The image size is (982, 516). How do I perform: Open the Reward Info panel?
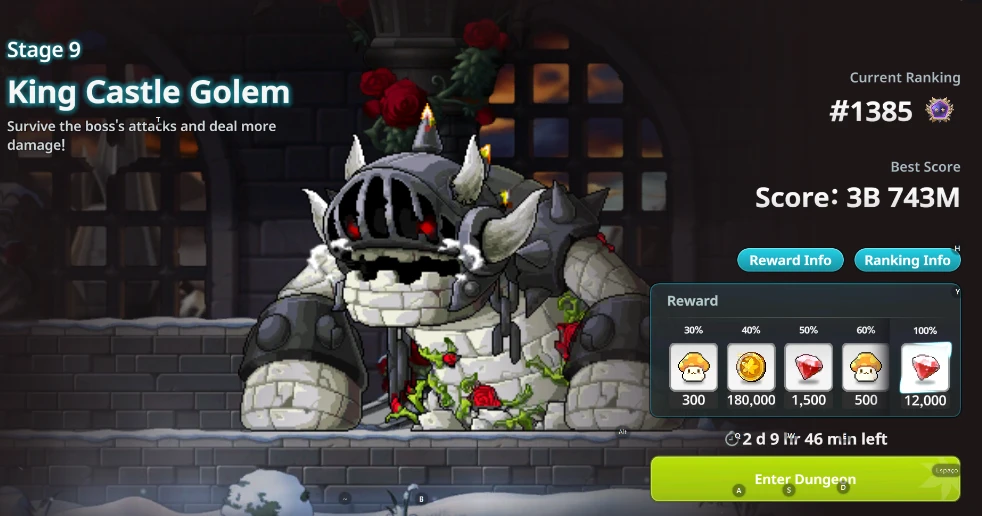pos(790,260)
